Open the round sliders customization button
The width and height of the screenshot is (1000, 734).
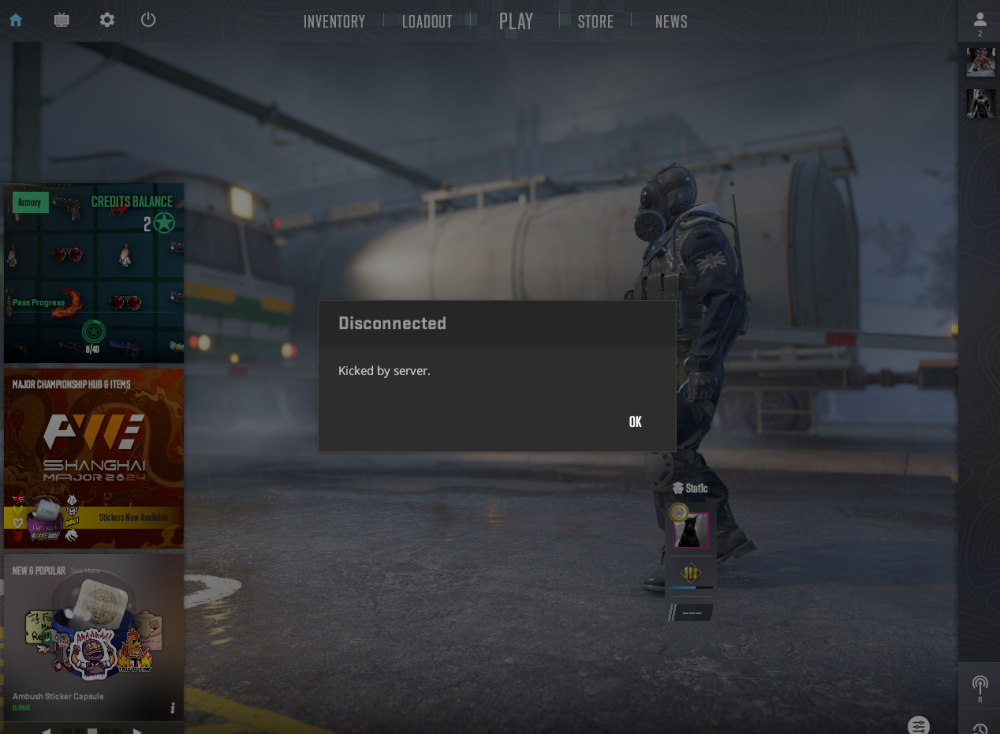(x=919, y=725)
